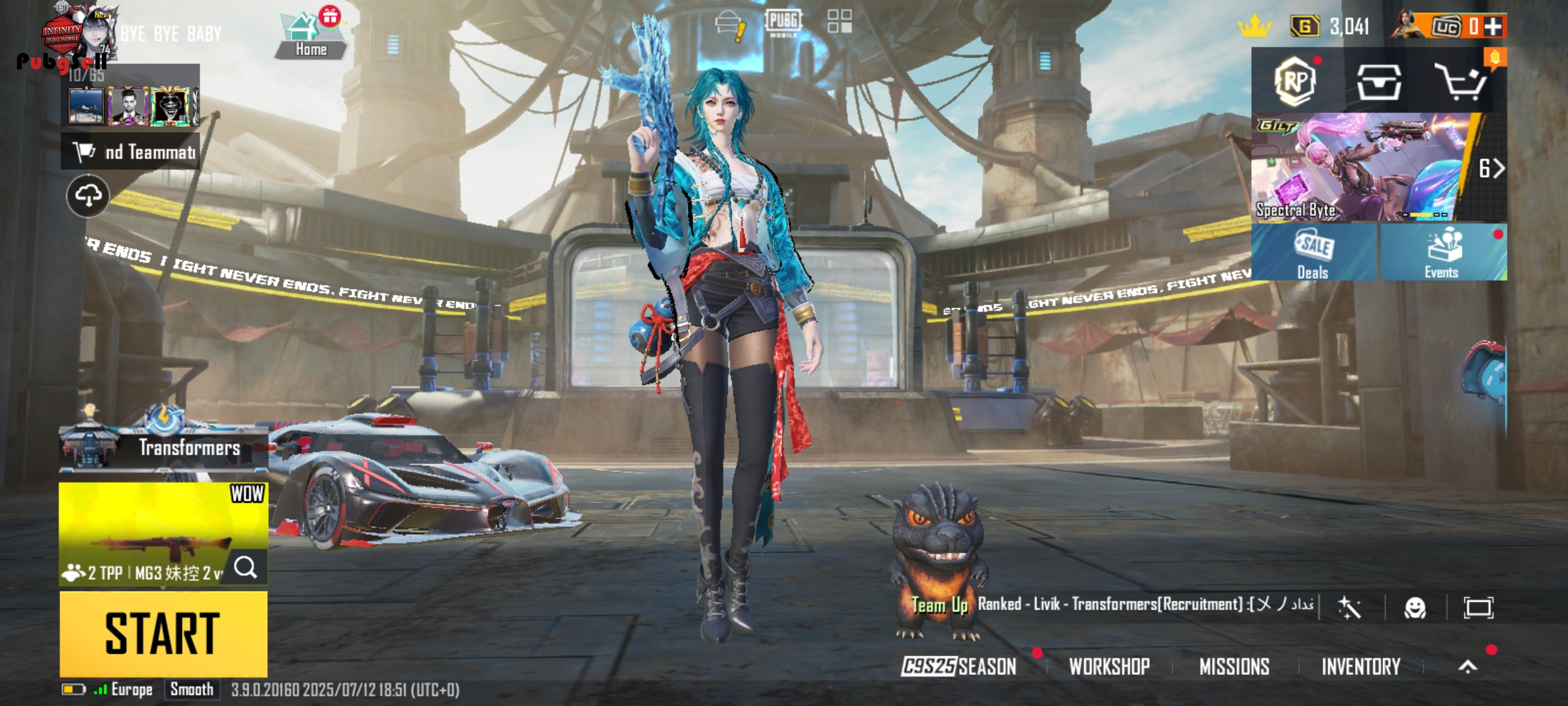Image resolution: width=1568 pixels, height=706 pixels.
Task: Tap the yellow START button
Action: [x=163, y=633]
